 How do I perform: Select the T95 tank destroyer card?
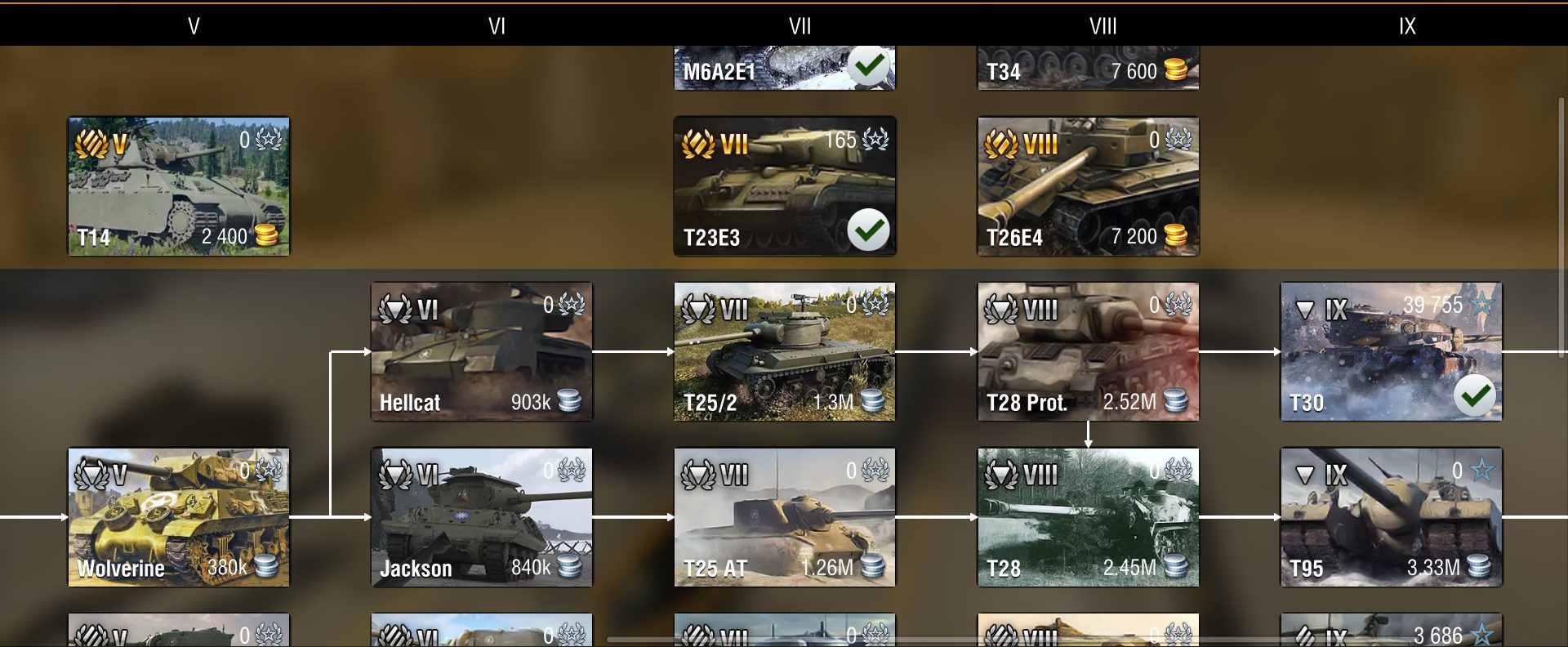[1391, 517]
